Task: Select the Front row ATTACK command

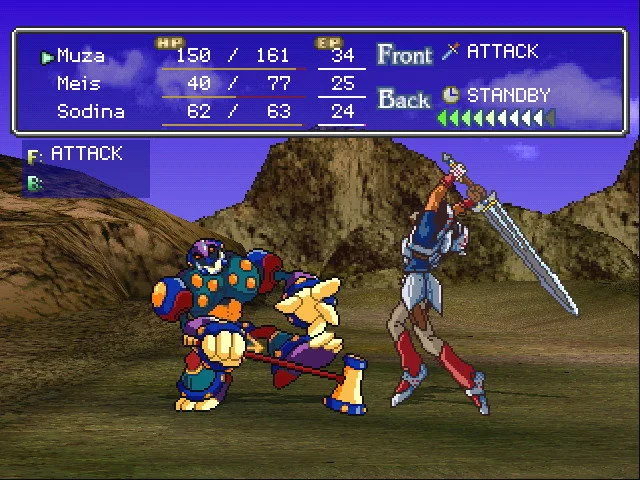Action: (502, 51)
